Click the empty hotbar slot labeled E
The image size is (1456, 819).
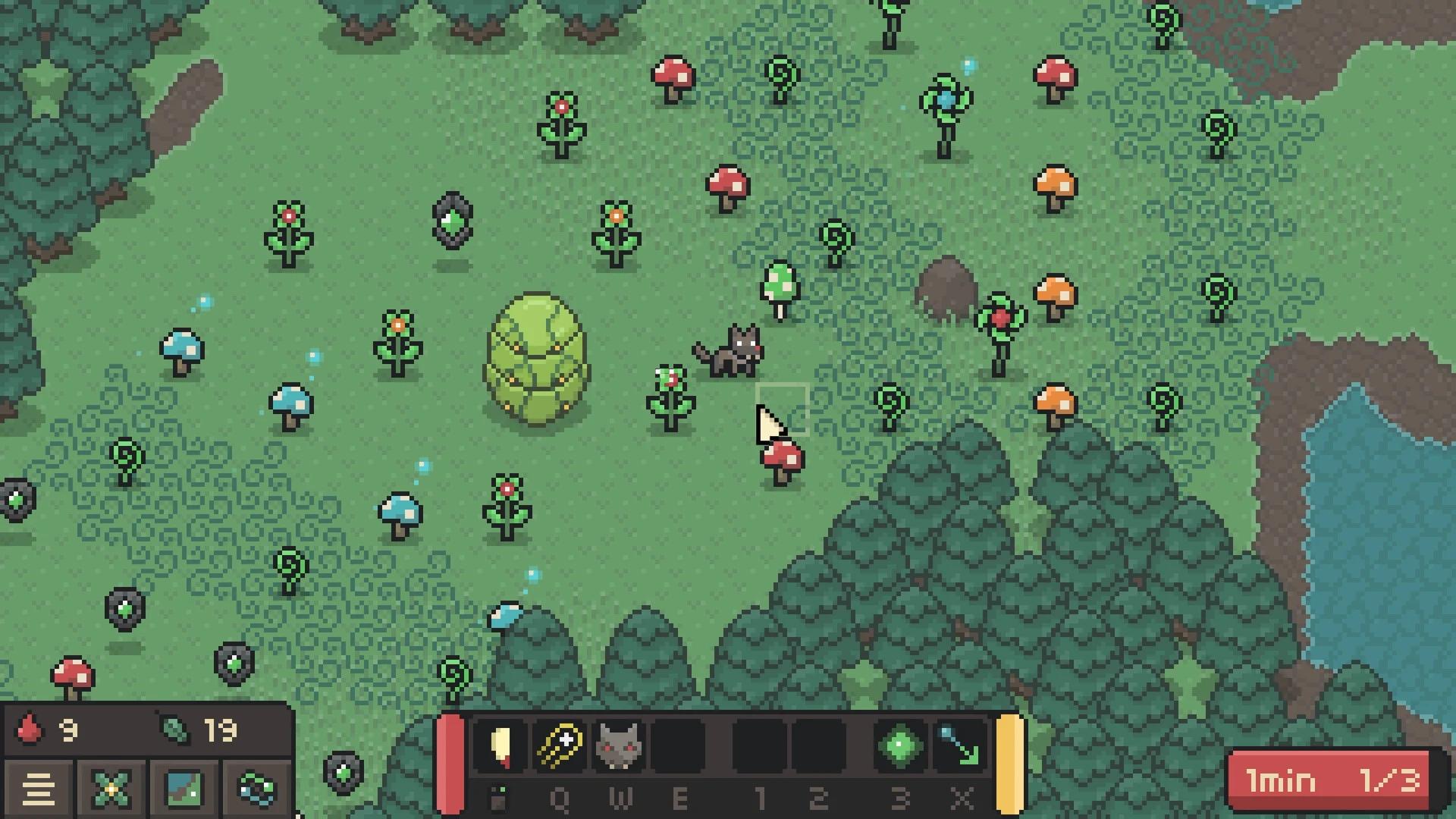pos(679,747)
